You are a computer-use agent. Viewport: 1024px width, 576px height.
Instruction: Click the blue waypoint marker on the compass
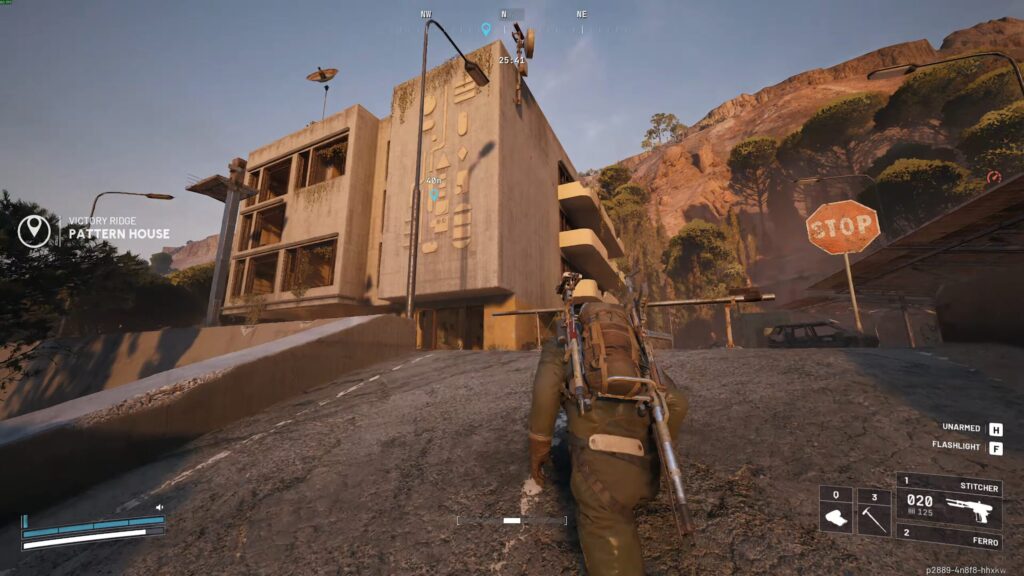click(x=487, y=30)
